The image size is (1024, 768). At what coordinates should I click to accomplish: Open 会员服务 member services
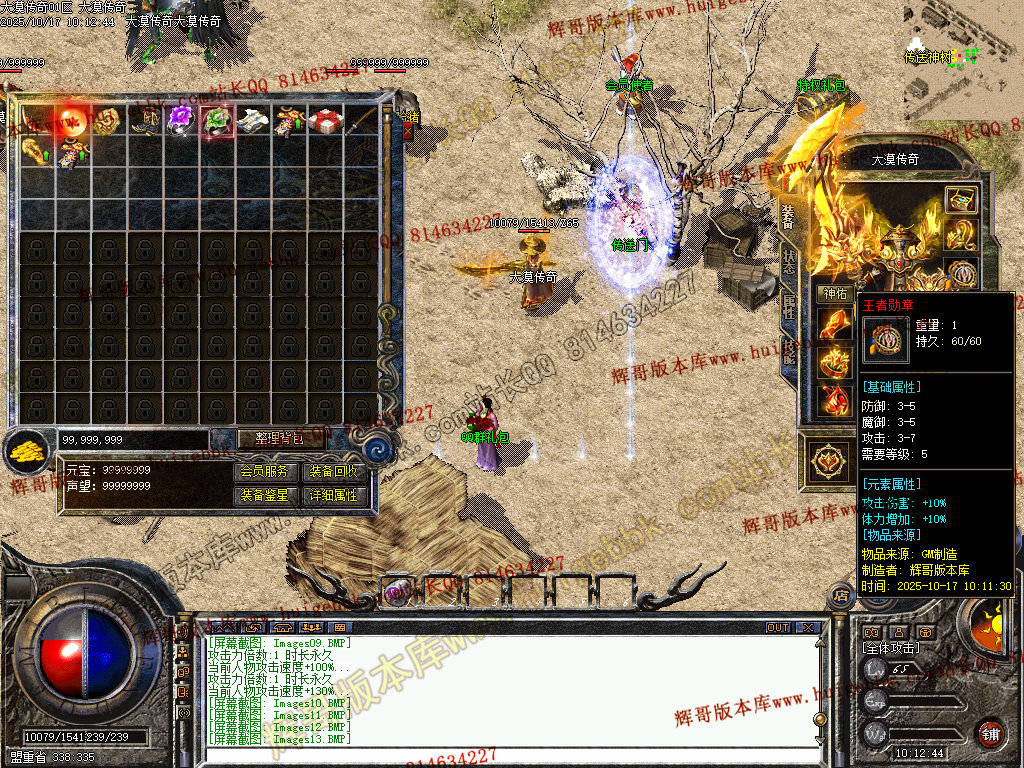(264, 471)
